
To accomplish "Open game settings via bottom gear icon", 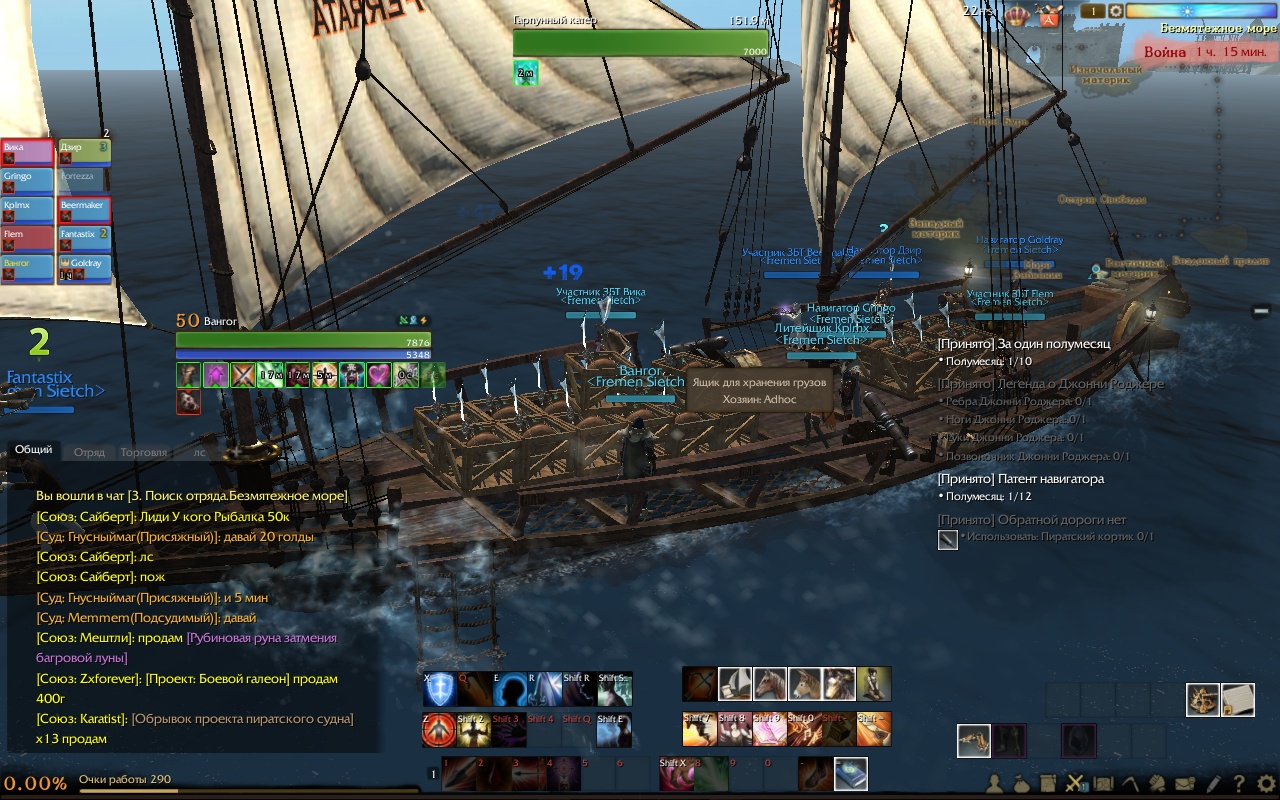I will [x=1266, y=784].
